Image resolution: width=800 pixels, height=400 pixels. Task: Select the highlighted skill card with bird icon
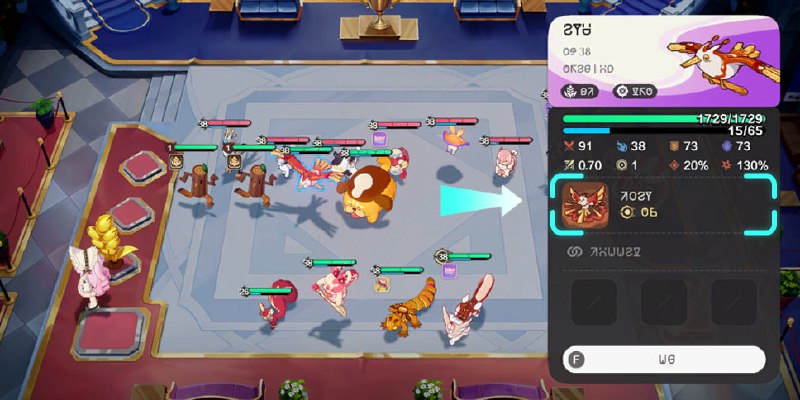tap(661, 204)
